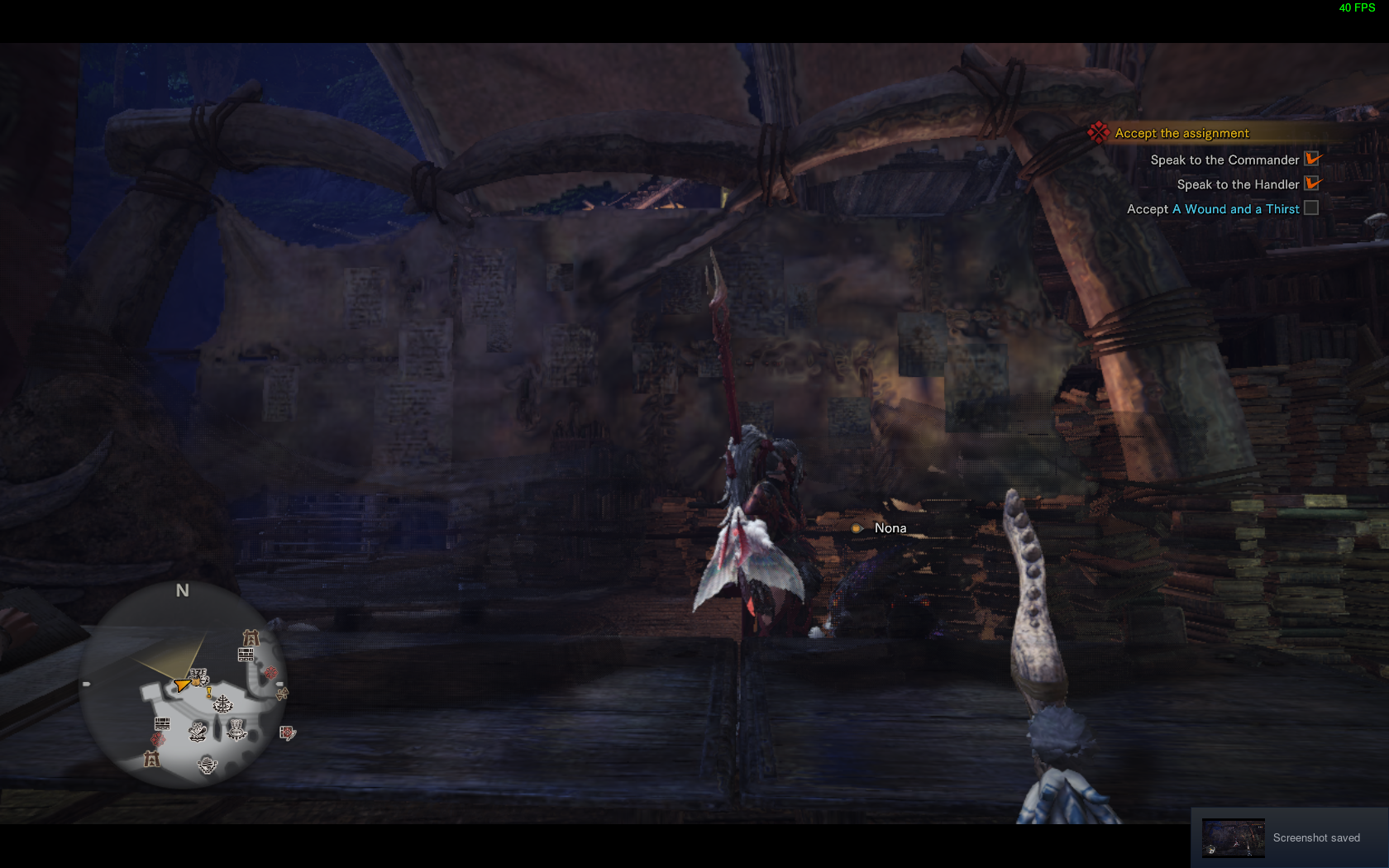Click the Nona NPC name label

(890, 527)
